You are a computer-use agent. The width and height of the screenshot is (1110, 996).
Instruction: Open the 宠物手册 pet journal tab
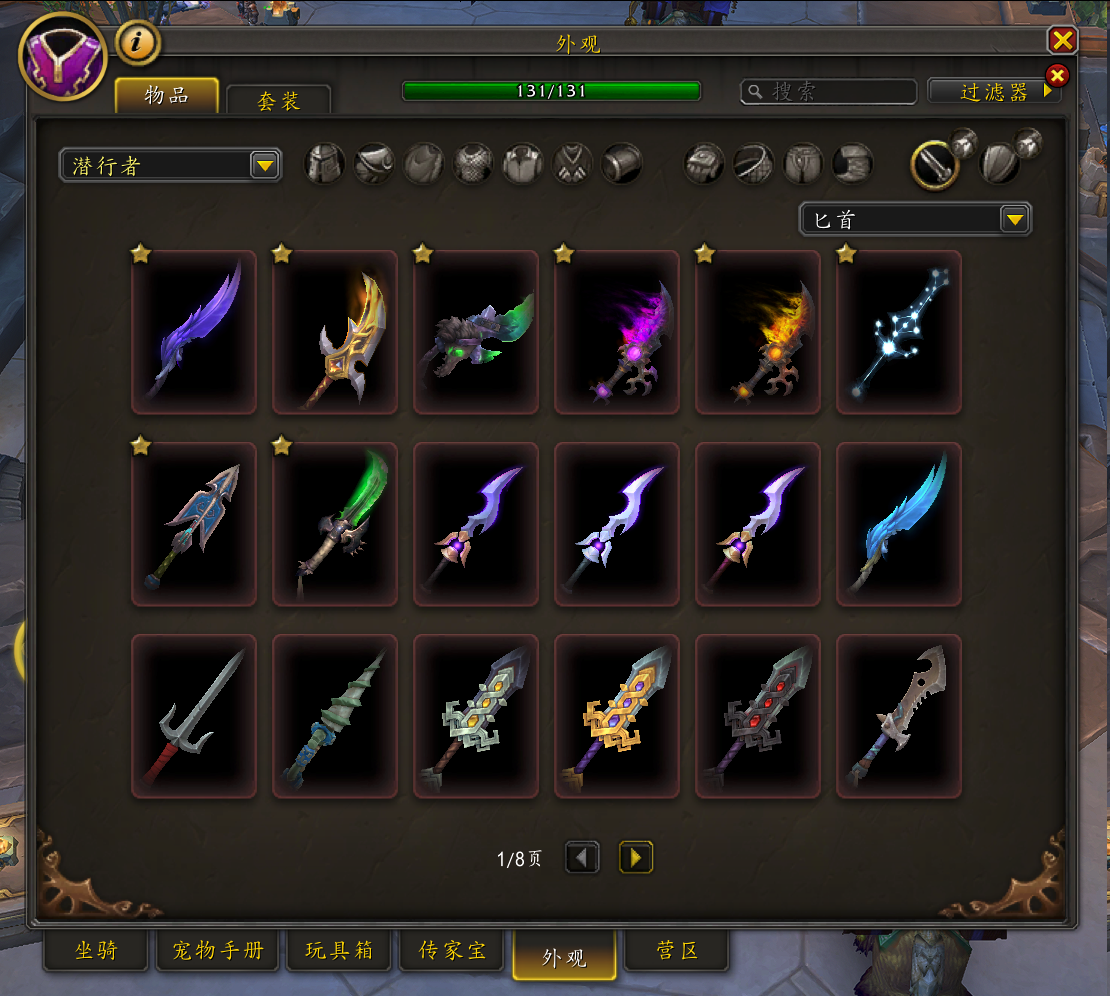click(x=218, y=951)
